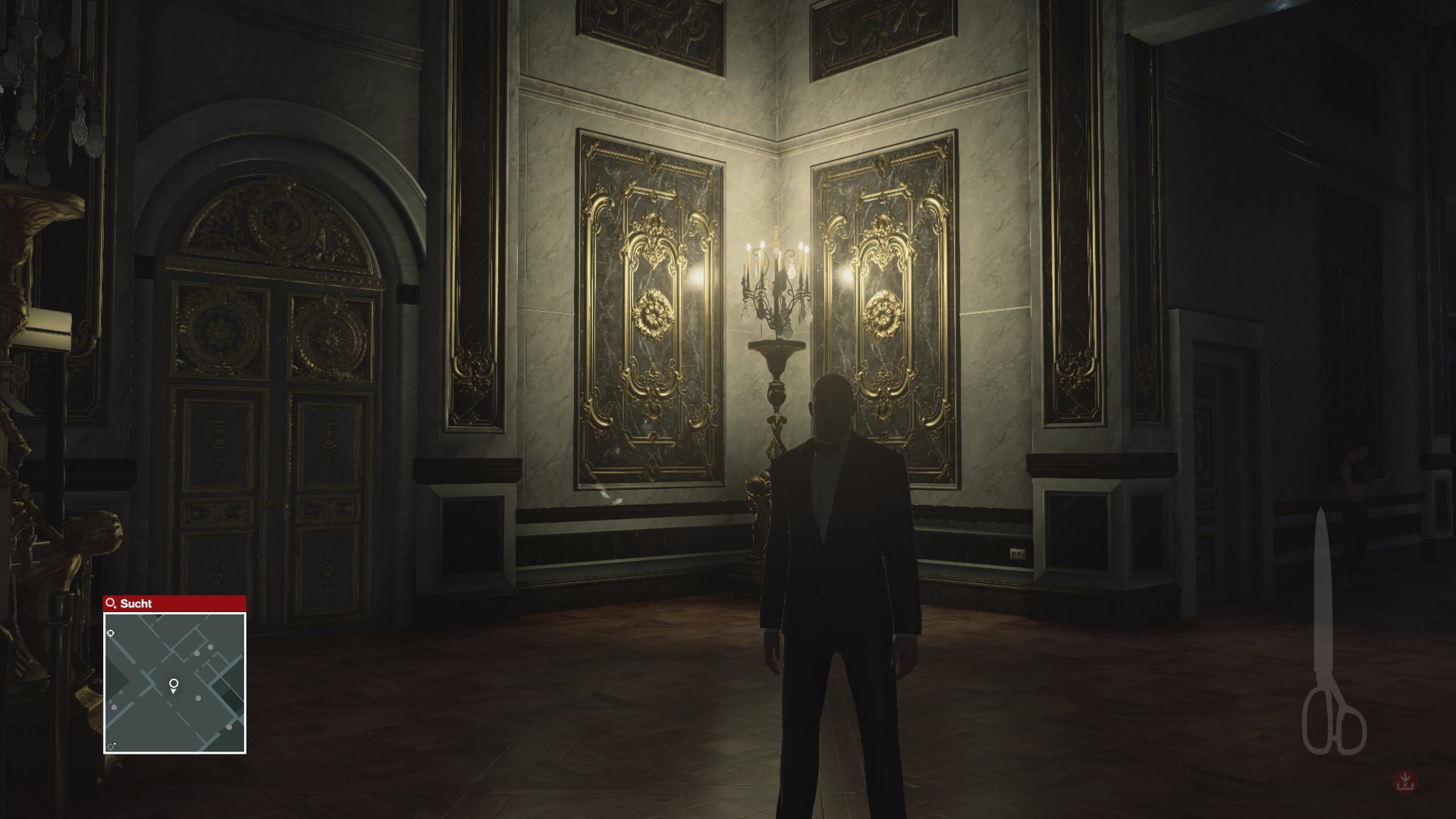Image resolution: width=1456 pixels, height=819 pixels.
Task: Click the exit-arrow icon at minimap bottom-left corner
Action: (111, 745)
